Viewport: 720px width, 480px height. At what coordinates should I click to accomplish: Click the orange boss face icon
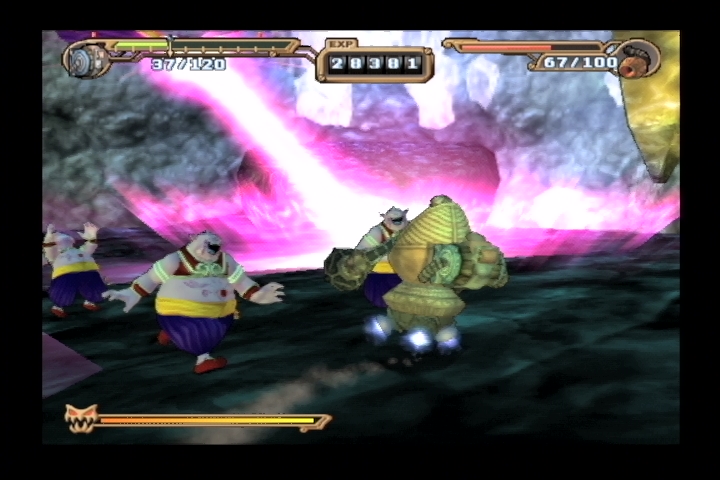point(78,416)
